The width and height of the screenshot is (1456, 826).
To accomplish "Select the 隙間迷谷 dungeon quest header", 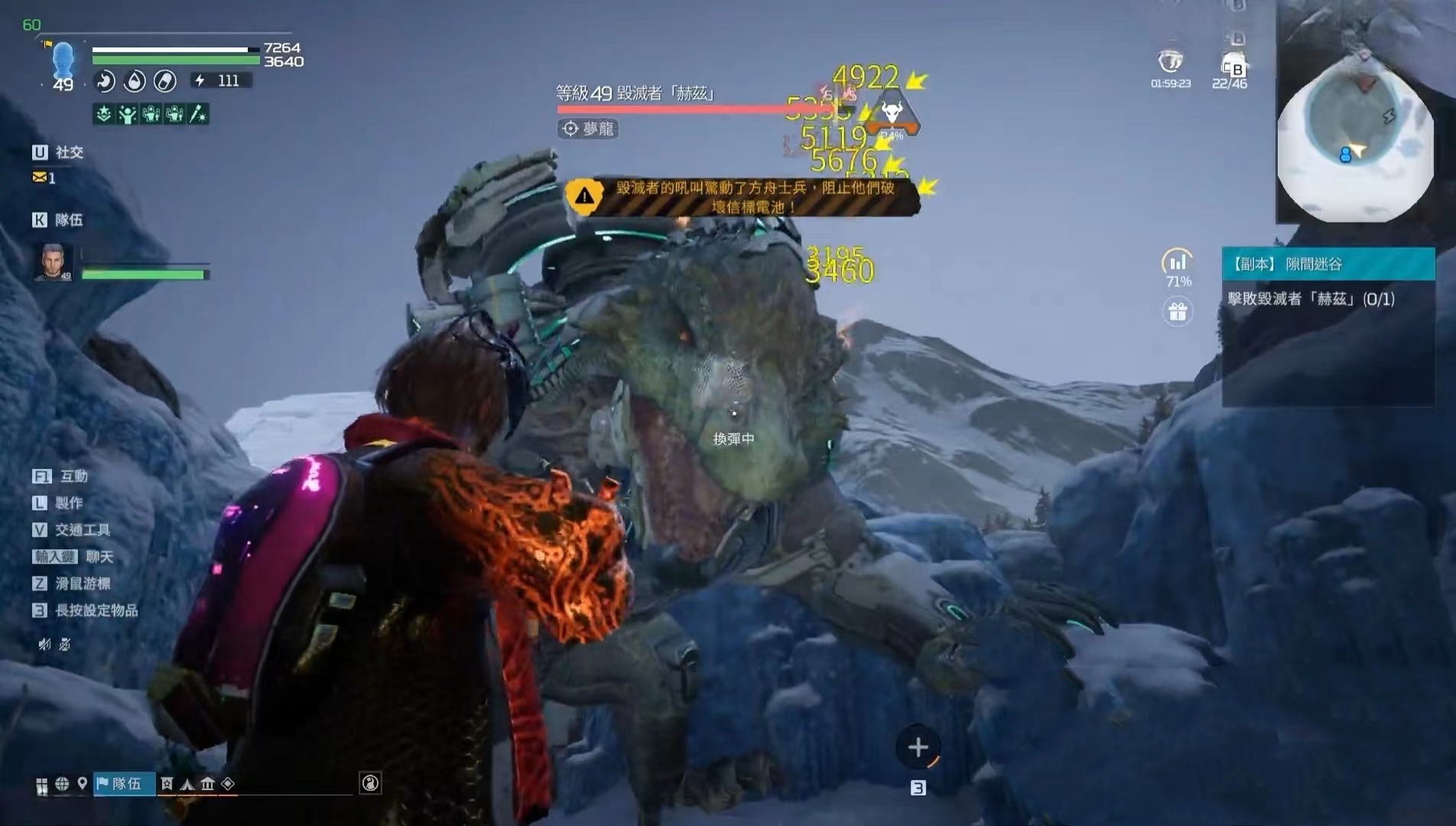I will [1328, 264].
